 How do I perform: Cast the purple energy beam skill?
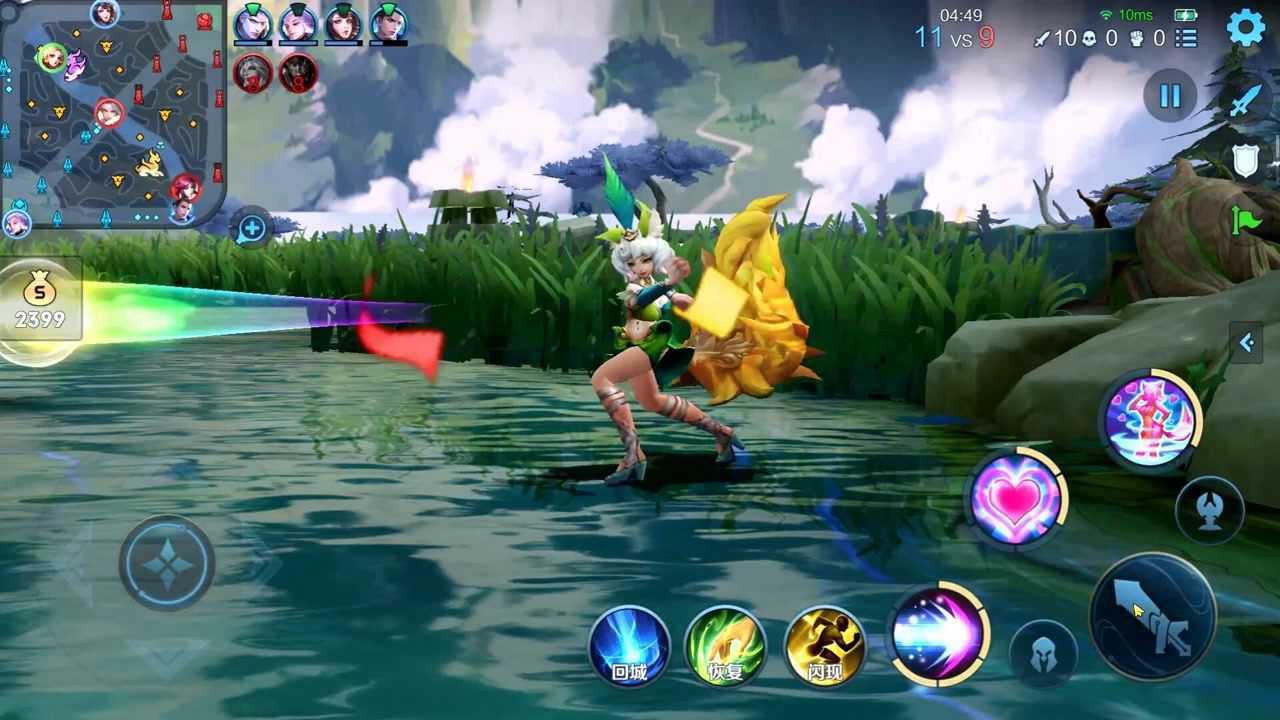coord(939,634)
